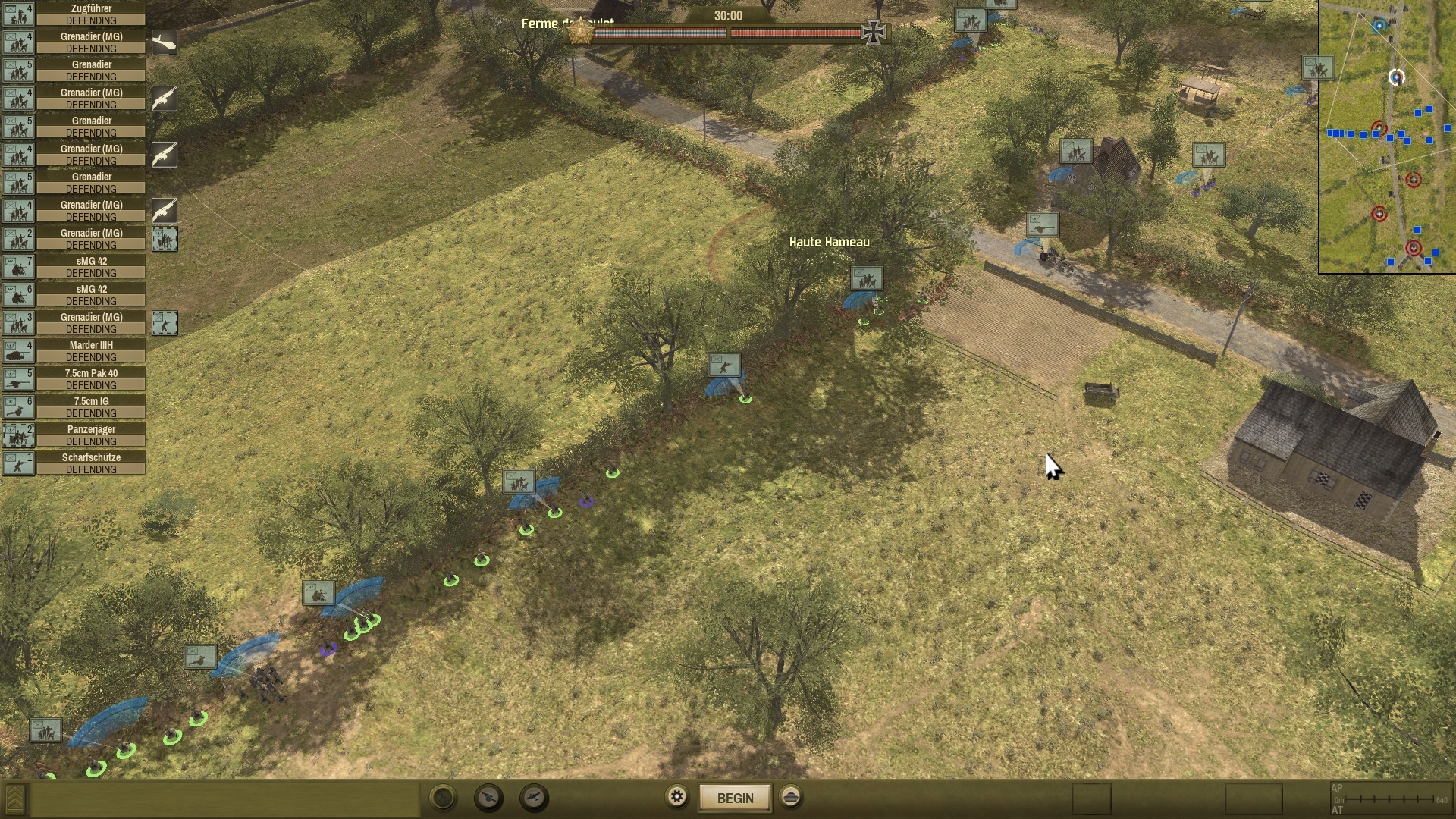Open the gear settings button

pyautogui.click(x=676, y=797)
